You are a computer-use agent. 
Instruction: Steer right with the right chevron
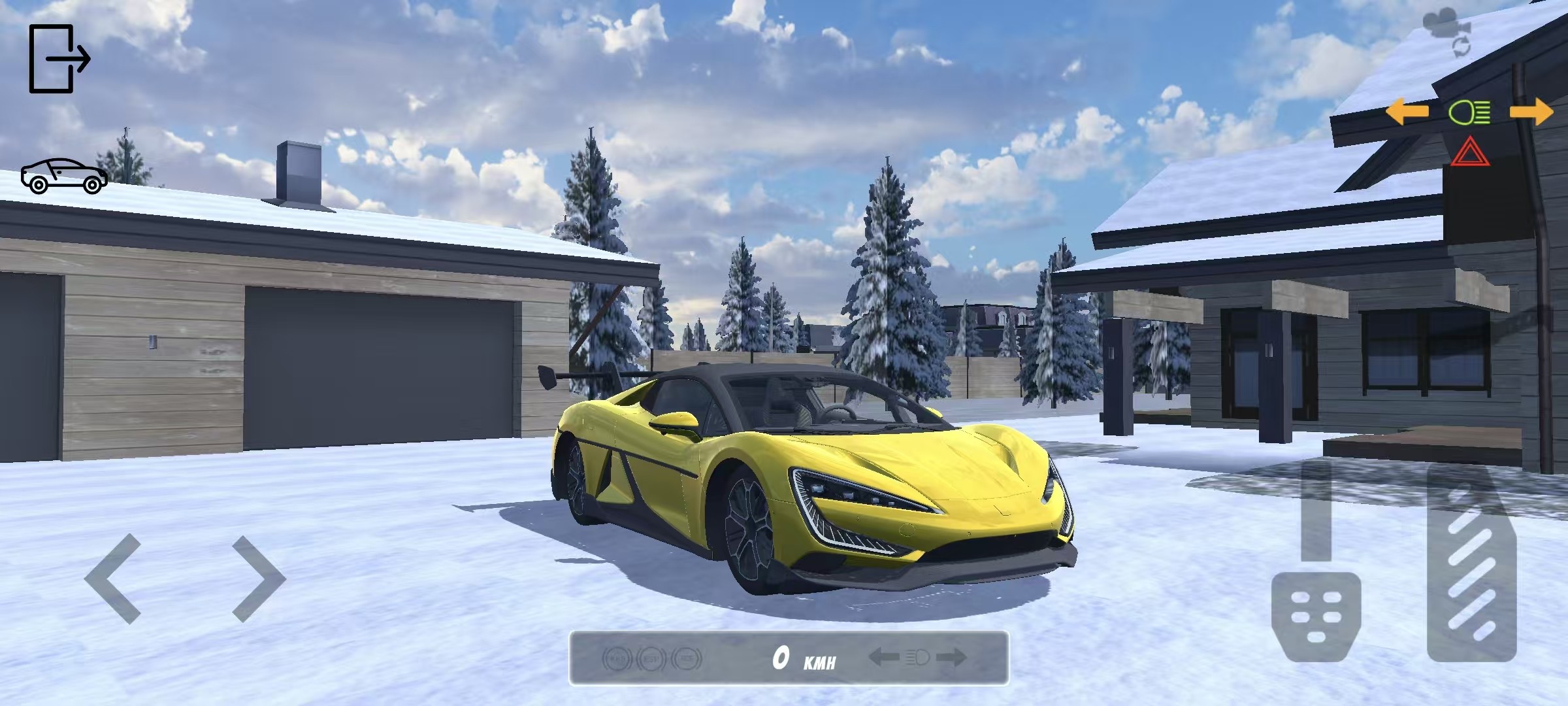click(x=259, y=578)
